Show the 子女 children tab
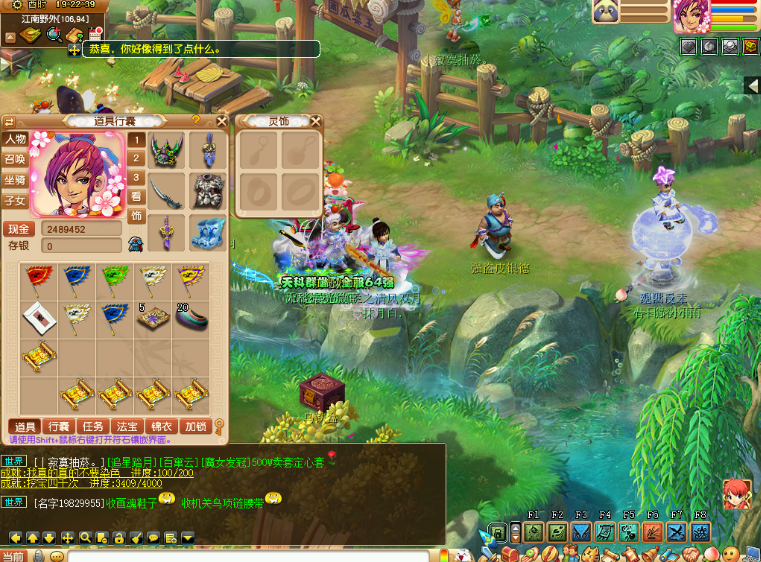Screen dimensions: 761x562 tap(14, 200)
